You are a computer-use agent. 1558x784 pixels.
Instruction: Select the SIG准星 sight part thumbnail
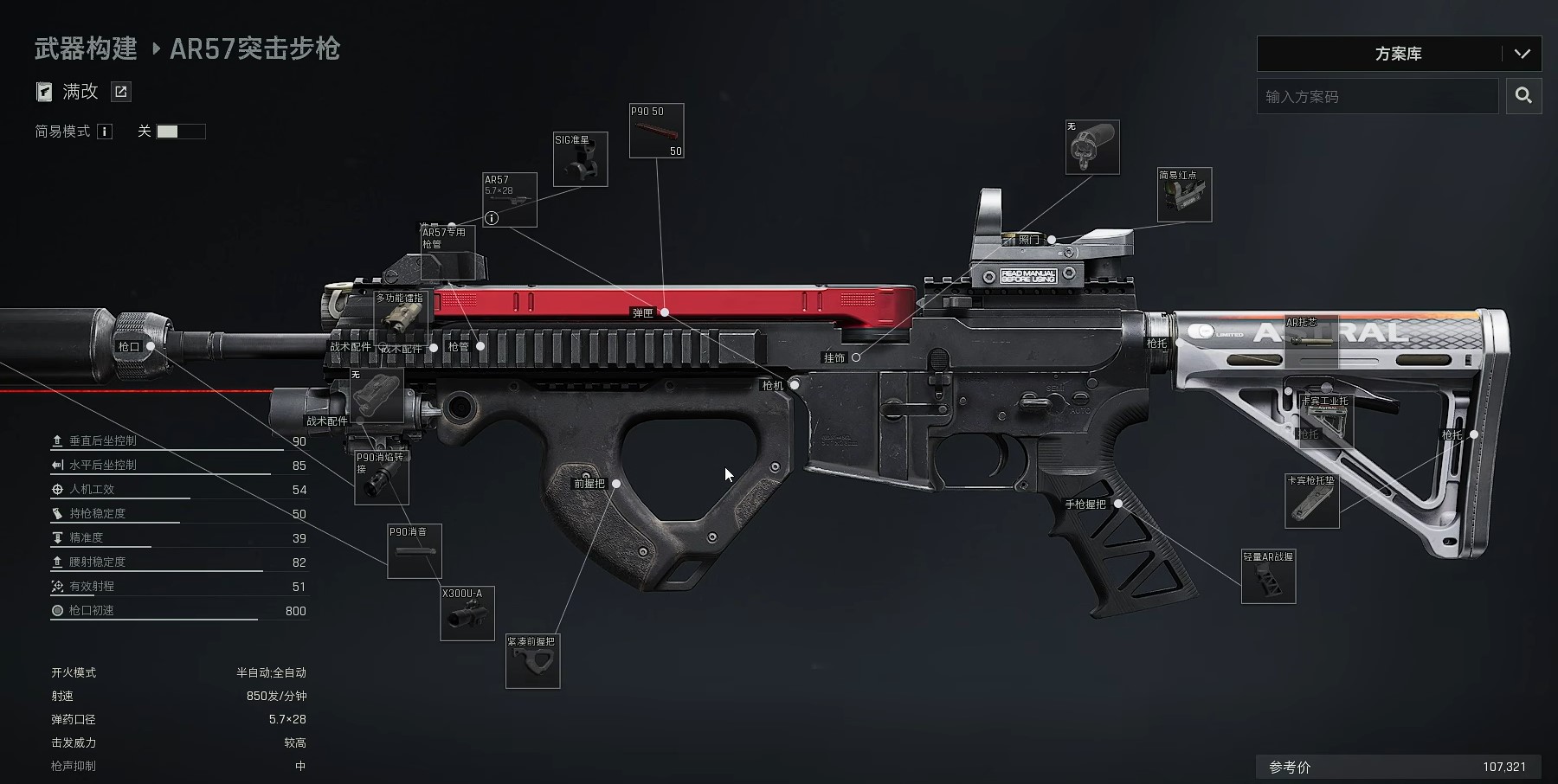pos(580,159)
